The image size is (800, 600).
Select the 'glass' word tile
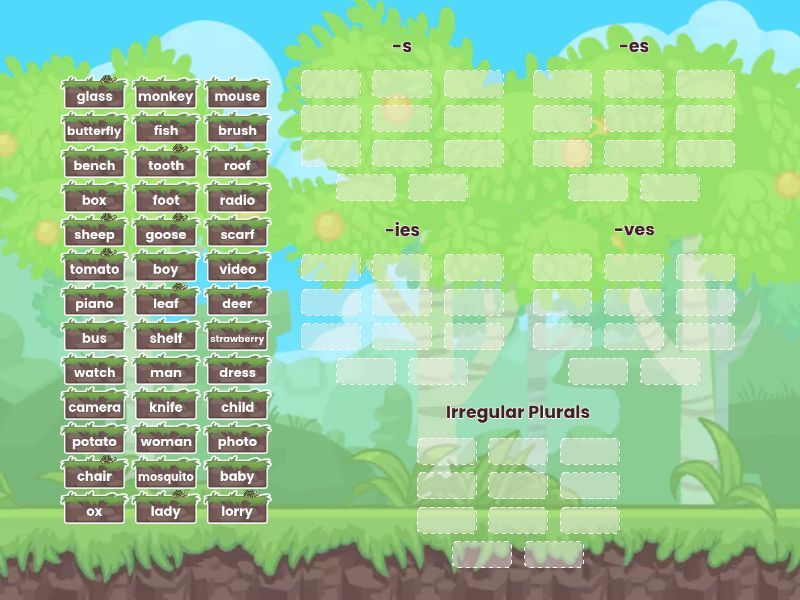click(x=94, y=96)
